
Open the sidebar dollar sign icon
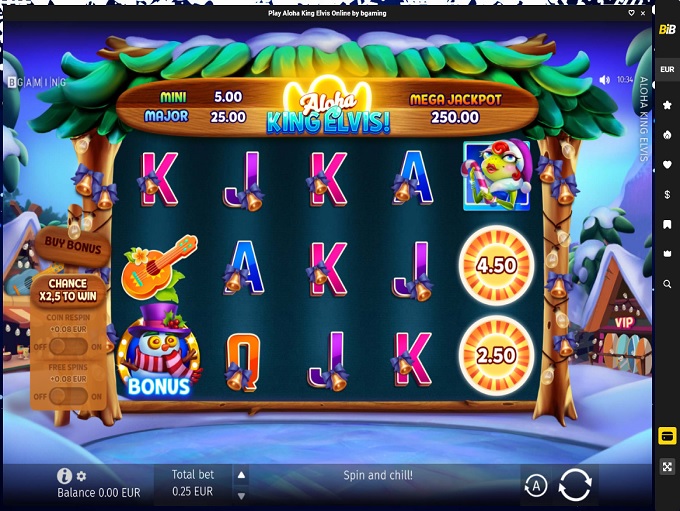click(667, 194)
